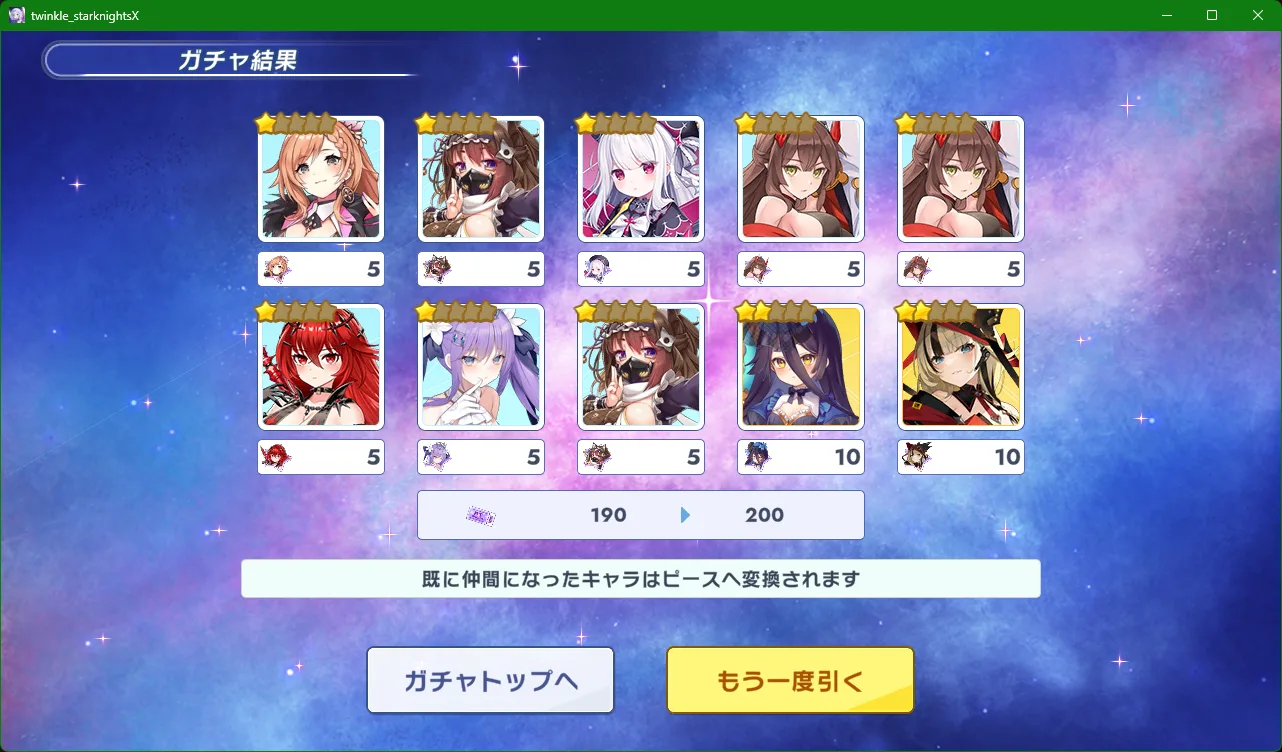Select the red-haired girl portrait card
The width and height of the screenshot is (1282, 752).
point(321,367)
